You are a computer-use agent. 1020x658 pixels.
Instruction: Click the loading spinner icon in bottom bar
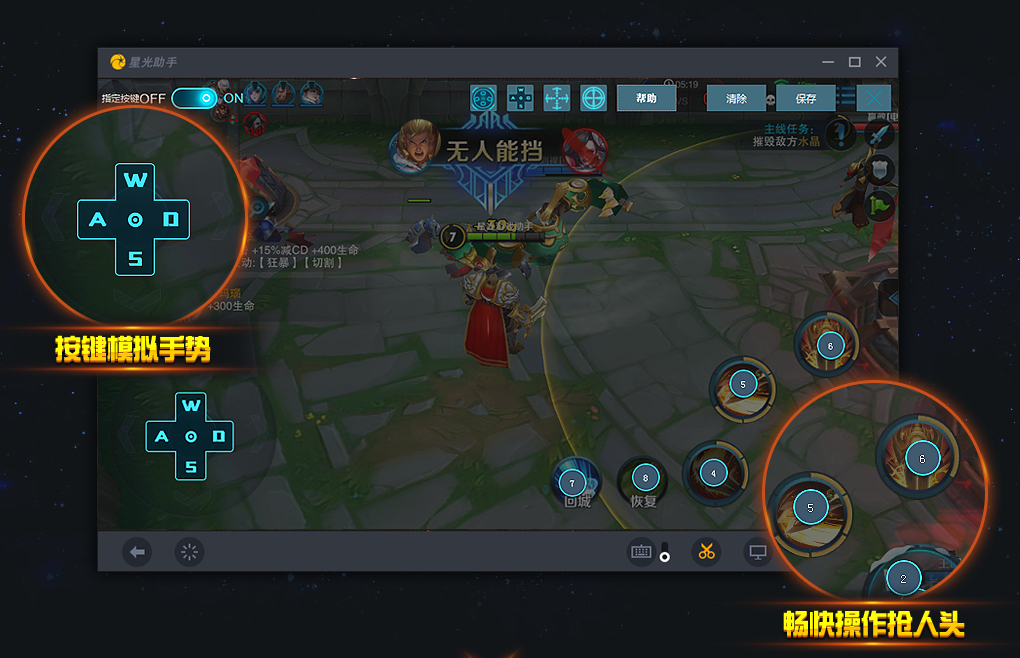pyautogui.click(x=189, y=552)
